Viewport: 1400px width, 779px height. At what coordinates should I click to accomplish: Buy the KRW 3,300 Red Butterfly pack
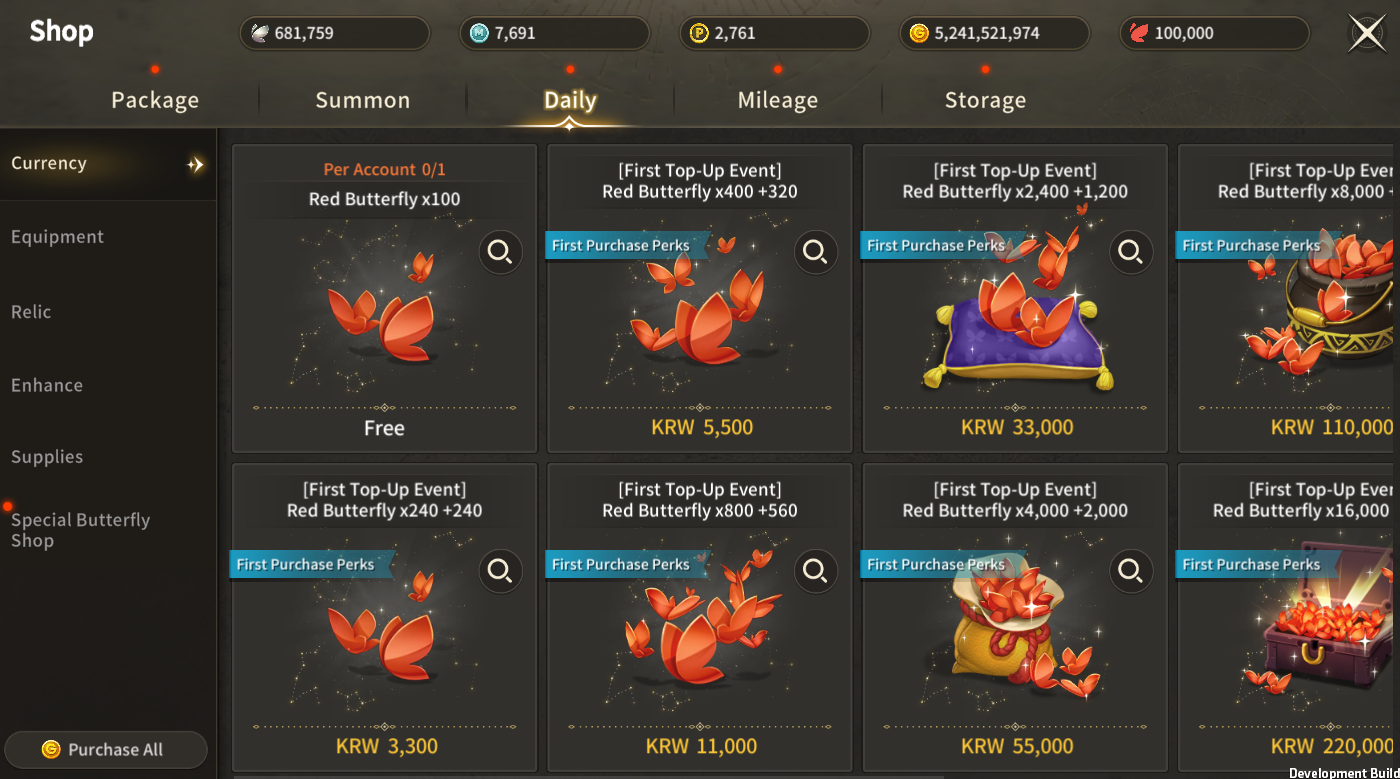[x=386, y=746]
